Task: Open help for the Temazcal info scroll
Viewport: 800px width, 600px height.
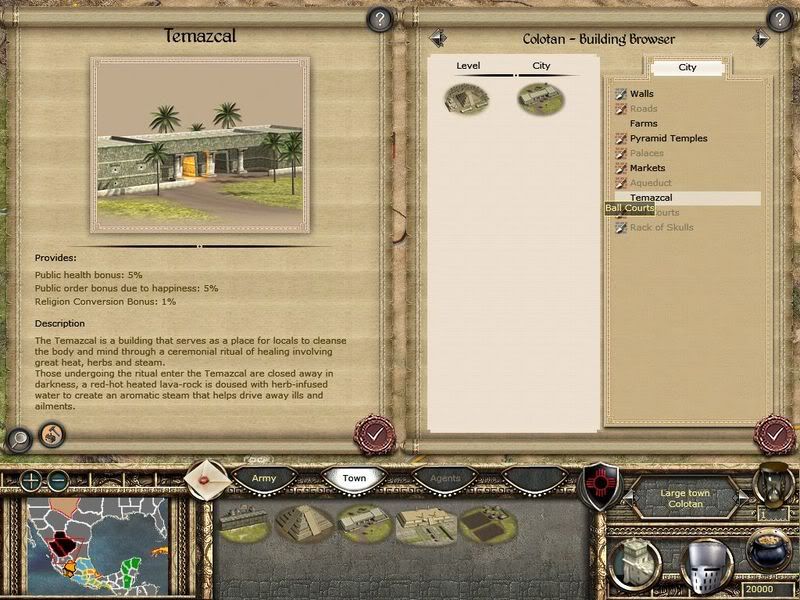Action: coord(379,18)
